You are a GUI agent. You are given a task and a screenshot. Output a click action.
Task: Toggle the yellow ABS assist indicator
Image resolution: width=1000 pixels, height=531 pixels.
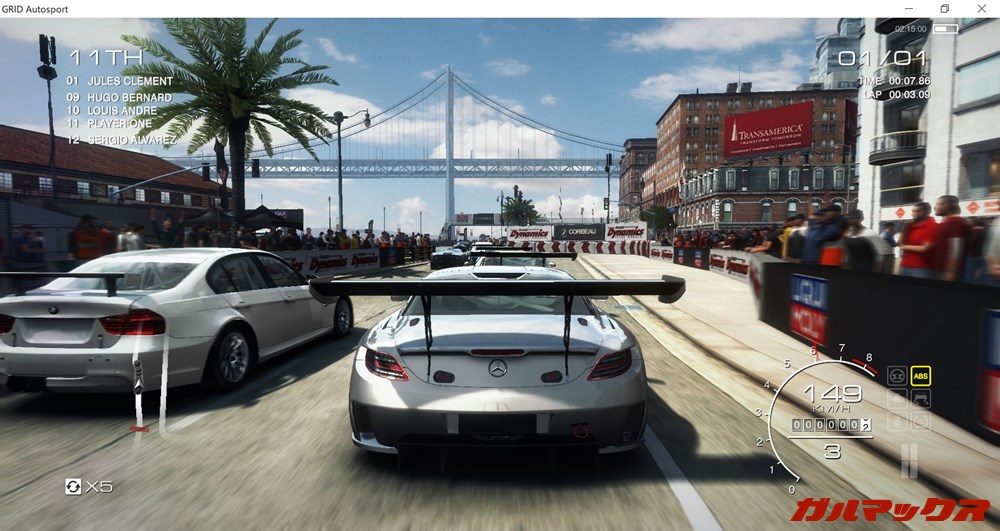[x=921, y=376]
